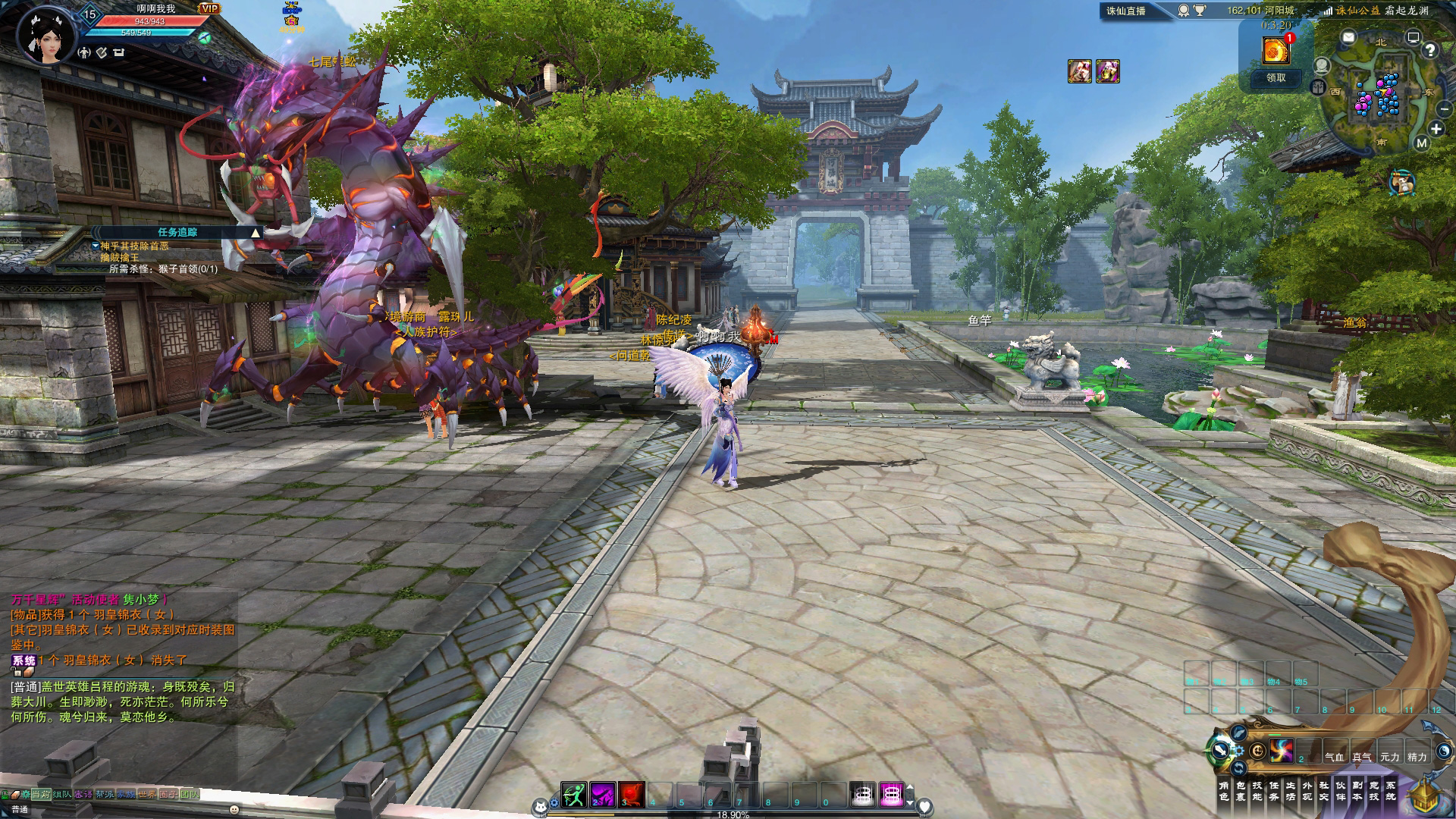Open the 包裹 bag menu
The width and height of the screenshot is (1456, 819).
click(1240, 791)
